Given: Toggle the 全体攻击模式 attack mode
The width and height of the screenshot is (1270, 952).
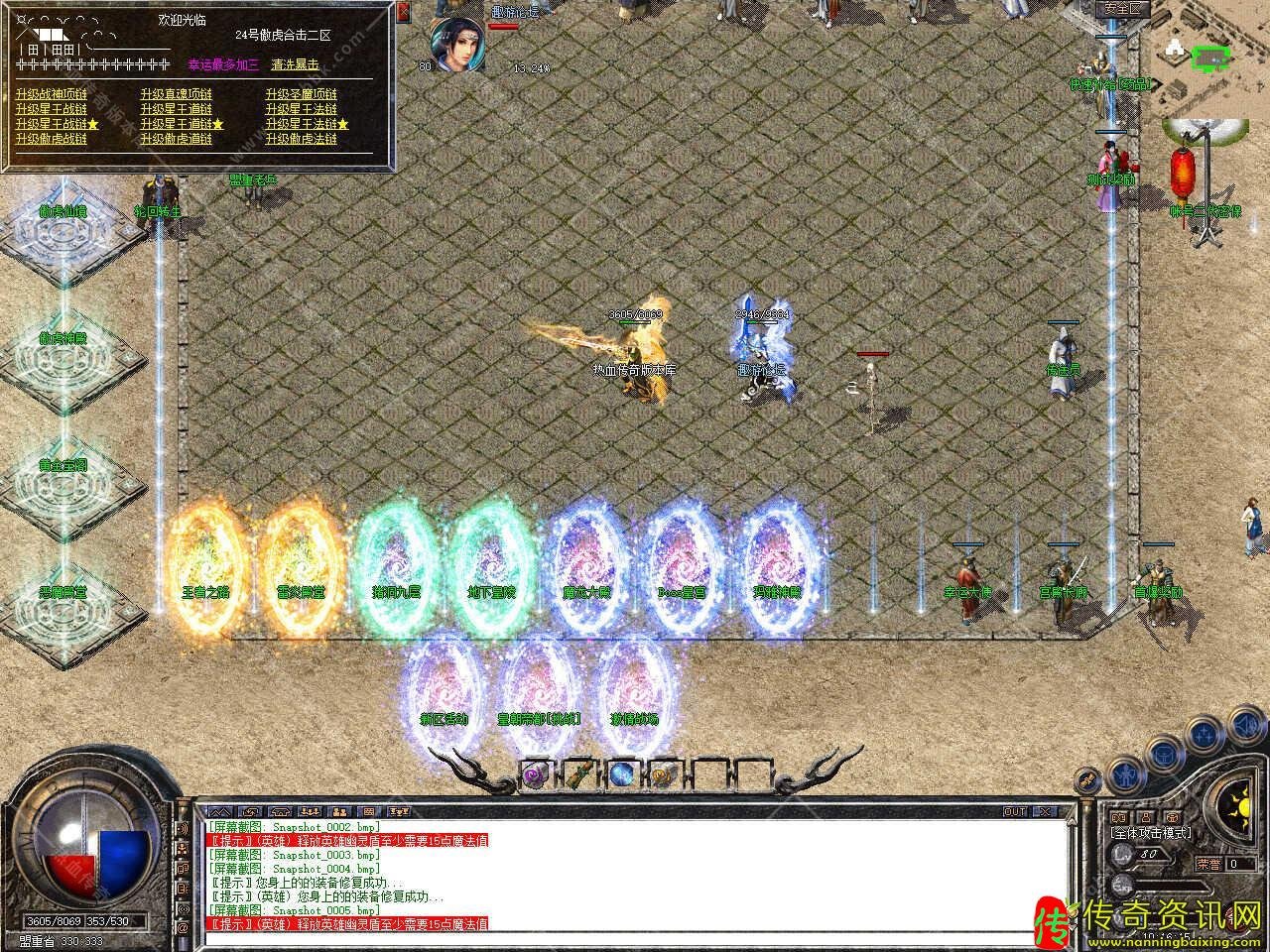Looking at the screenshot, I should coord(1151,834).
